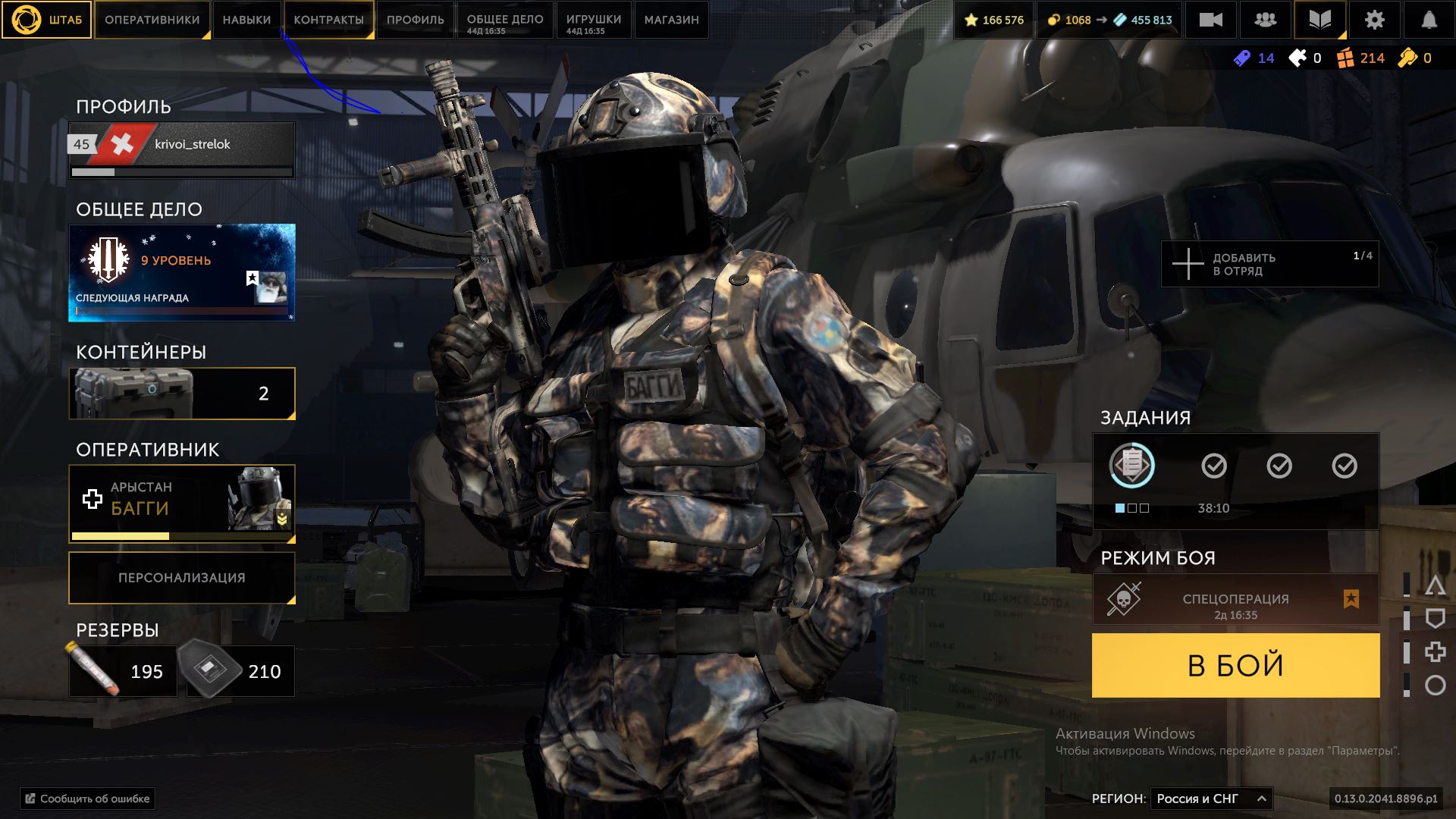1456x819 pixels.
Task: Open the Персонализация menu
Action: tap(182, 578)
